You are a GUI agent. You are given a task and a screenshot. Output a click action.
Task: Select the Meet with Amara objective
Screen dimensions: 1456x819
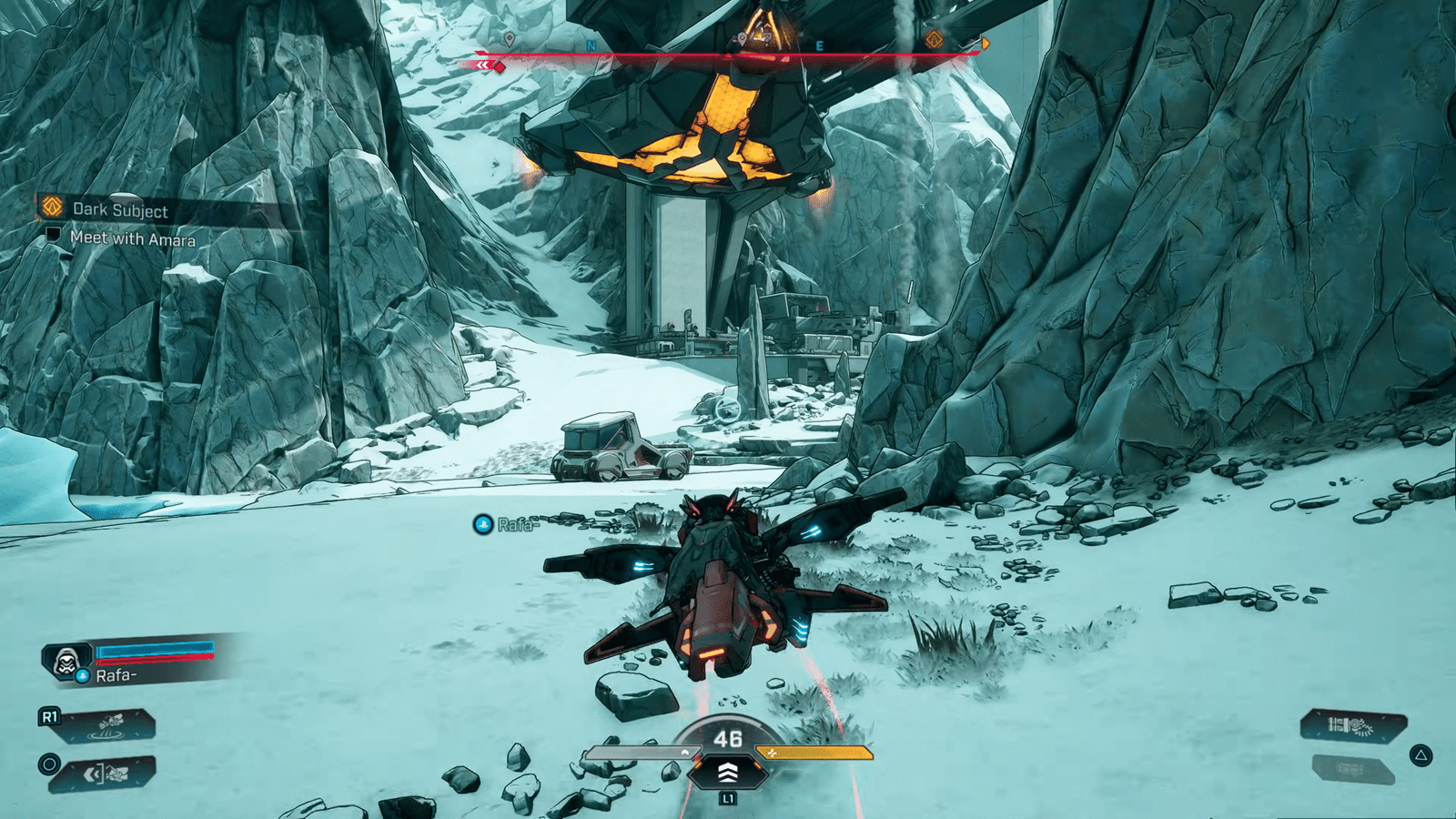[132, 238]
